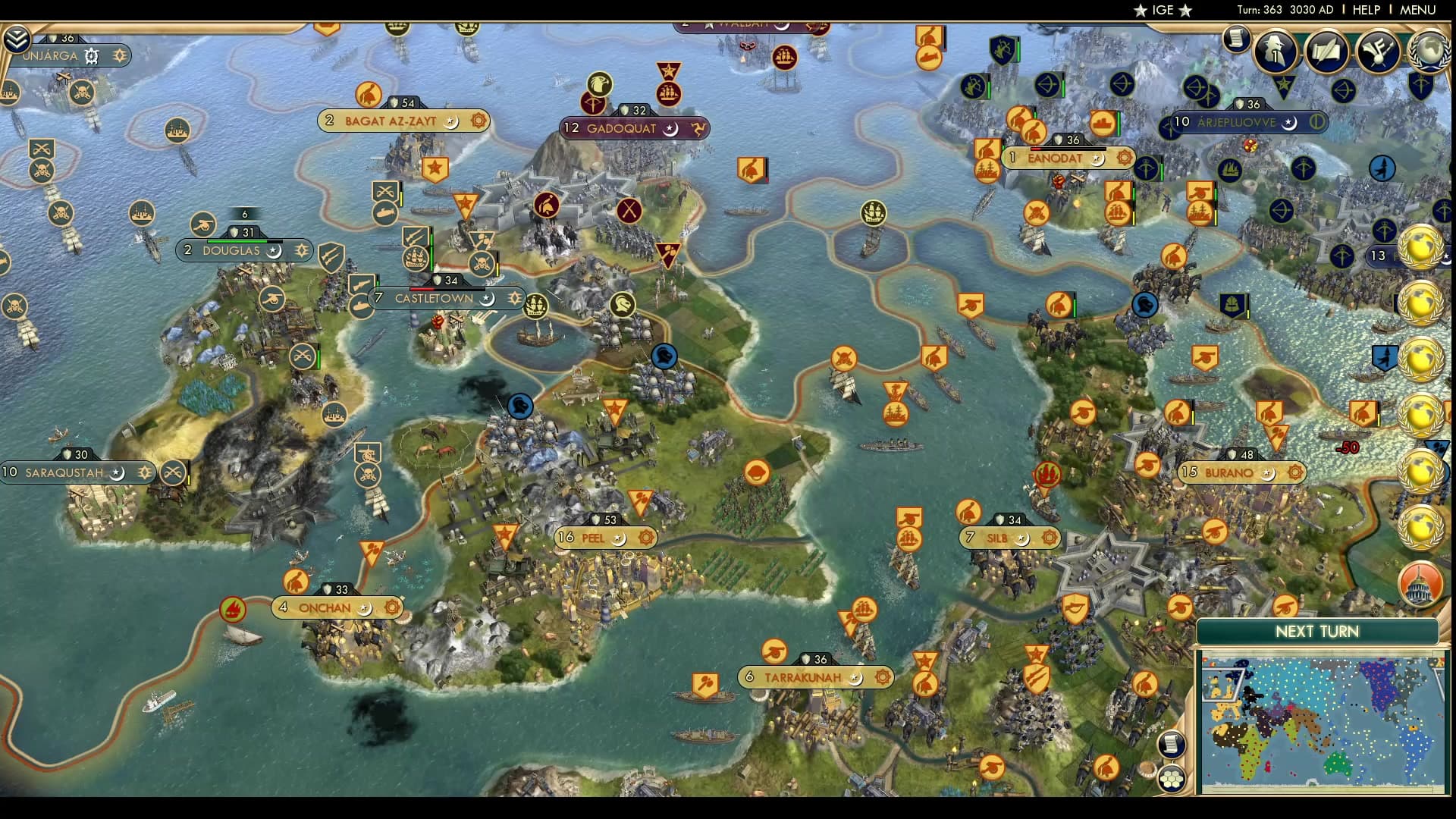Open the game MENU
Screen dimensions: 1456x819
[x=1417, y=10]
